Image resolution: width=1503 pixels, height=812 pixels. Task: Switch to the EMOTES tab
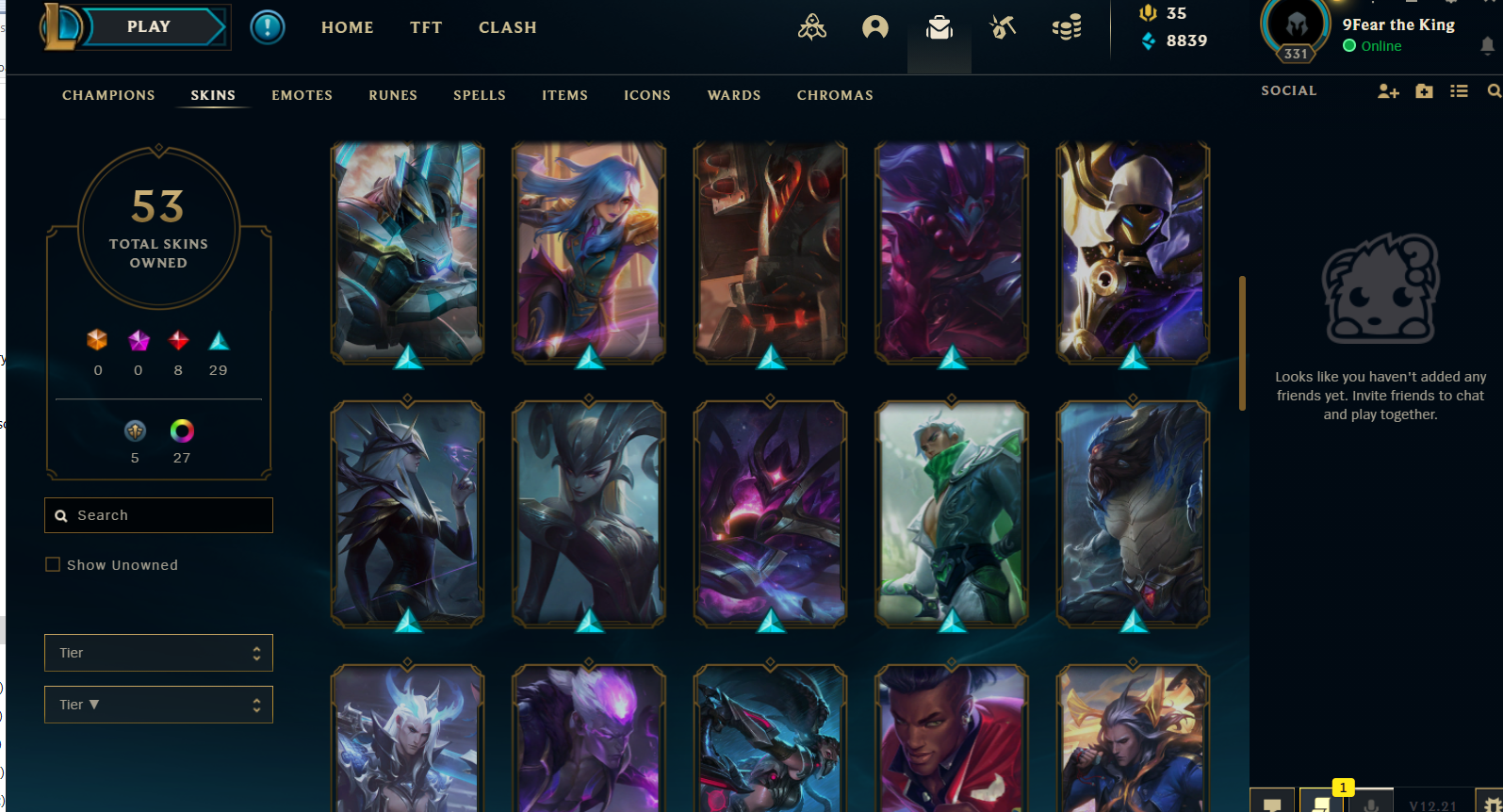coord(302,95)
